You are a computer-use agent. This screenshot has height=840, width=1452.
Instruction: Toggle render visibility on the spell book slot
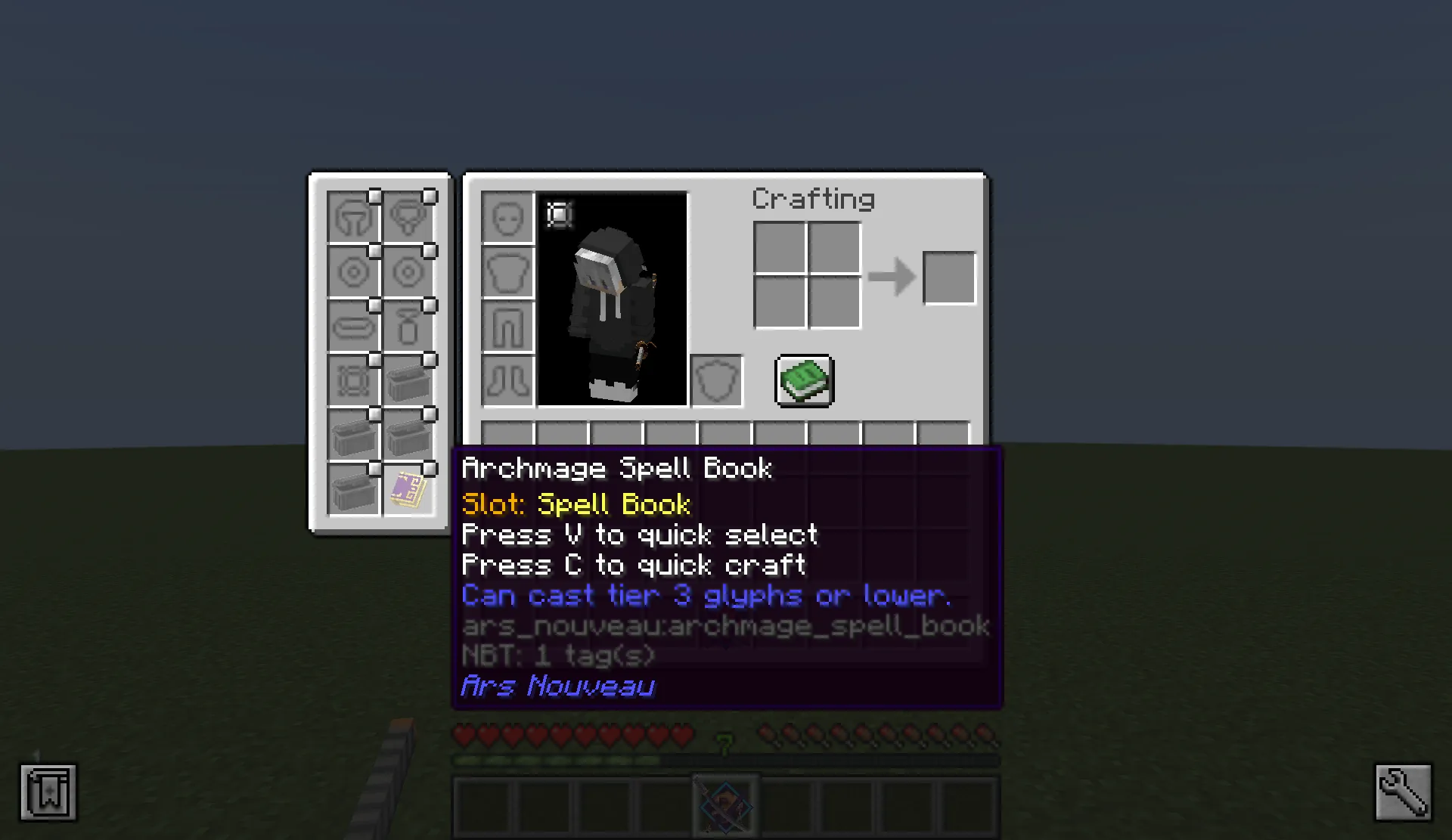coord(430,467)
